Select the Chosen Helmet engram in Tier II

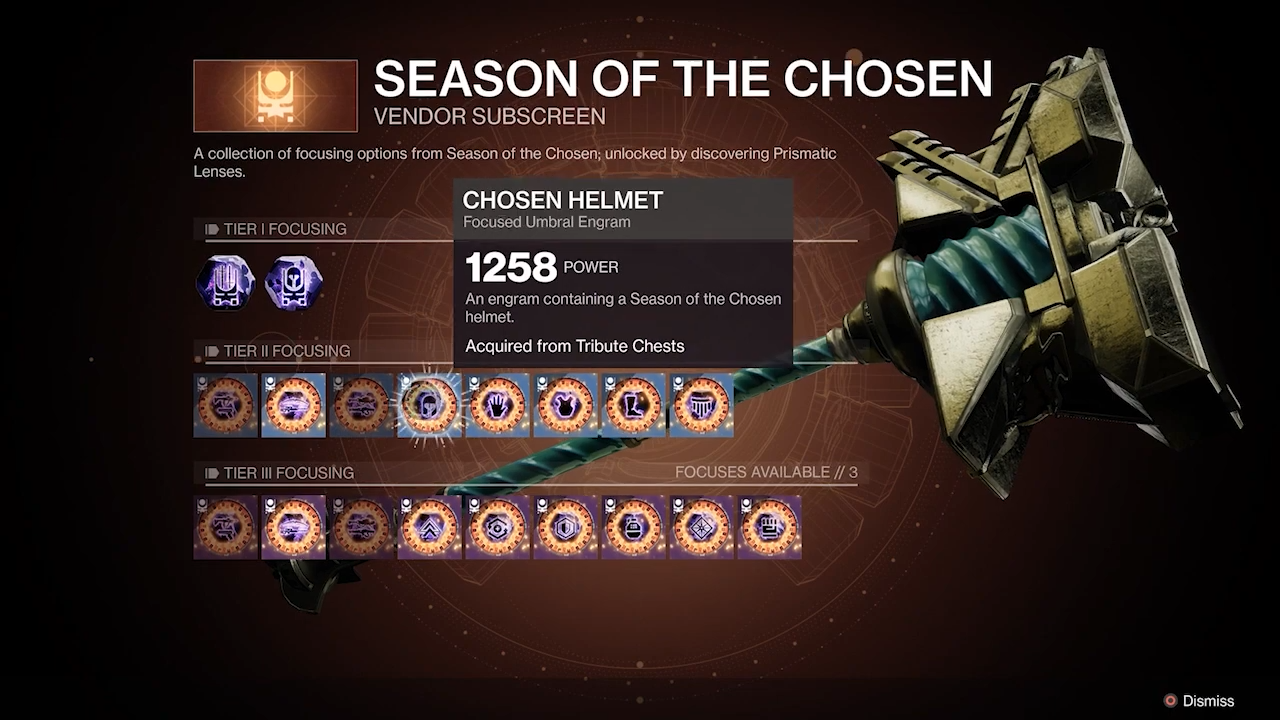tap(429, 406)
